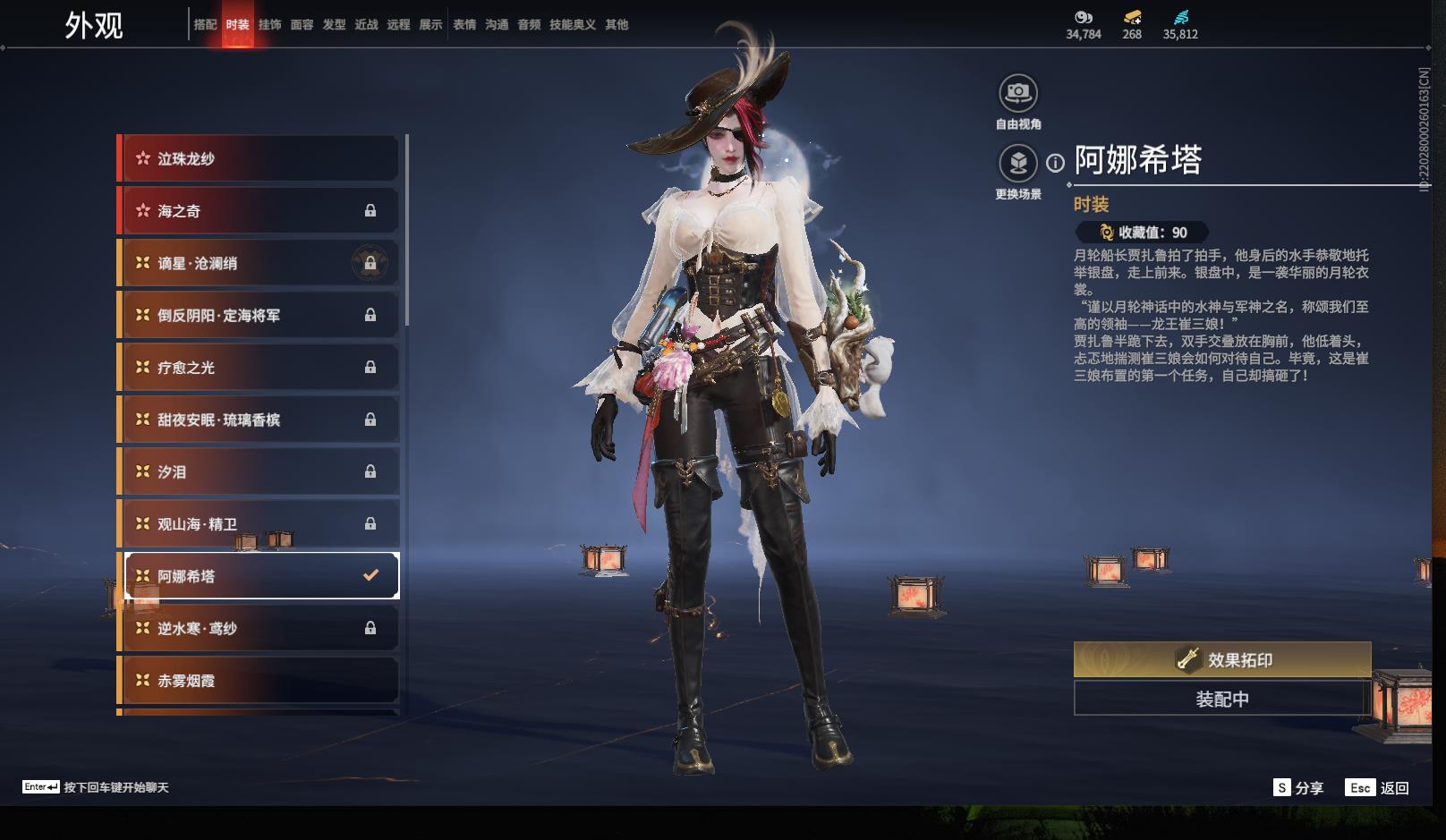Select the 观山海·精卫 outfit
Image resolution: width=1446 pixels, height=840 pixels.
pos(259,524)
